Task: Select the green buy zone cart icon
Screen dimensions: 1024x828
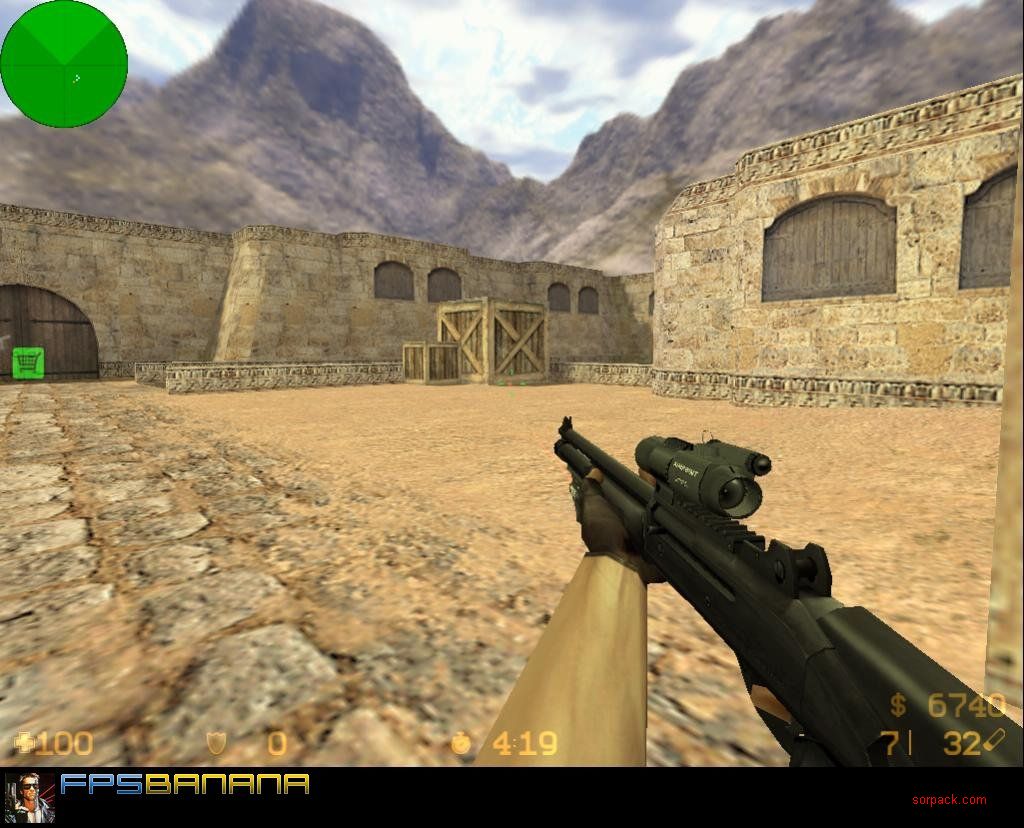Action: point(27,362)
